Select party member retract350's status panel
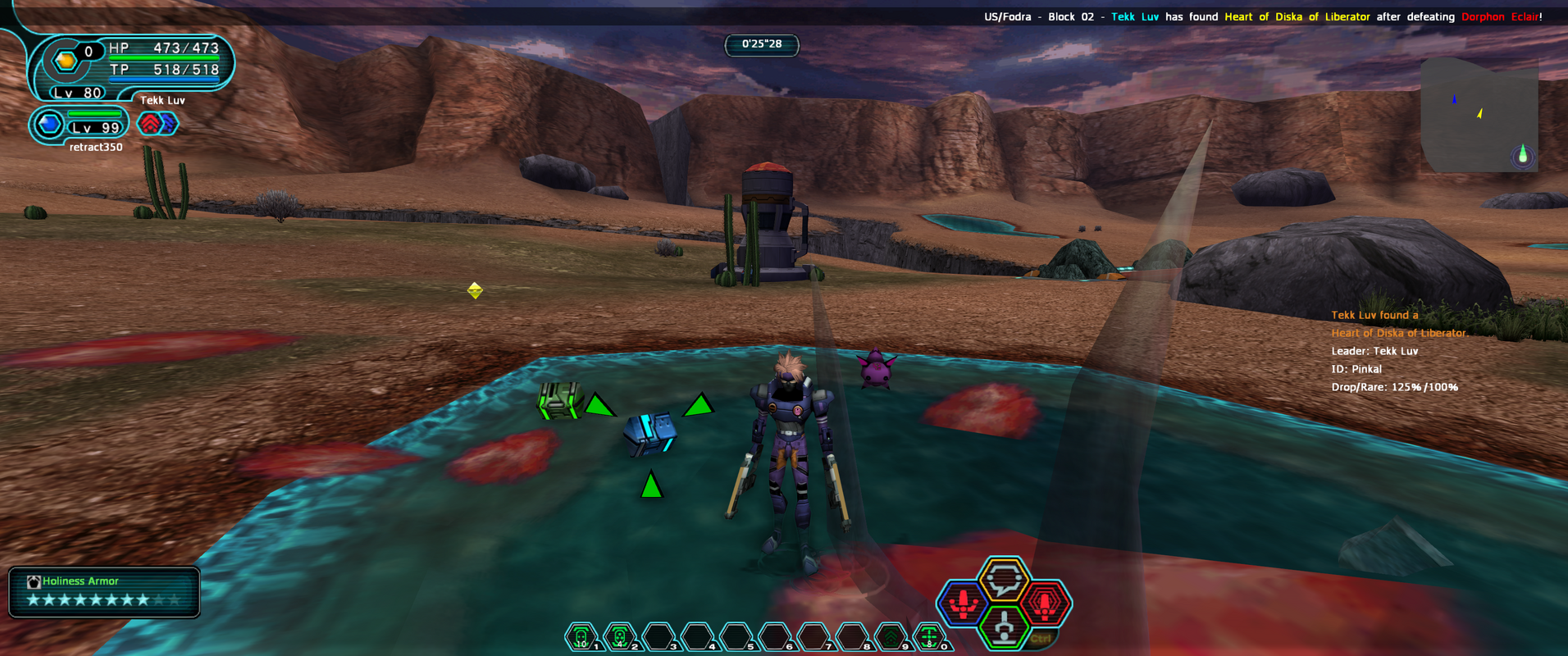Screen dimensions: 1568x656 80,125
